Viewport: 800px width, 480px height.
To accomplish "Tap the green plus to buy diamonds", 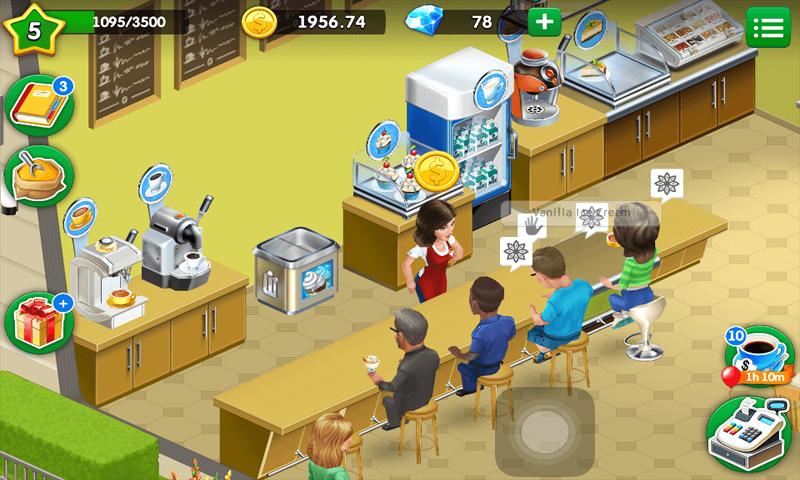I will [x=544, y=22].
